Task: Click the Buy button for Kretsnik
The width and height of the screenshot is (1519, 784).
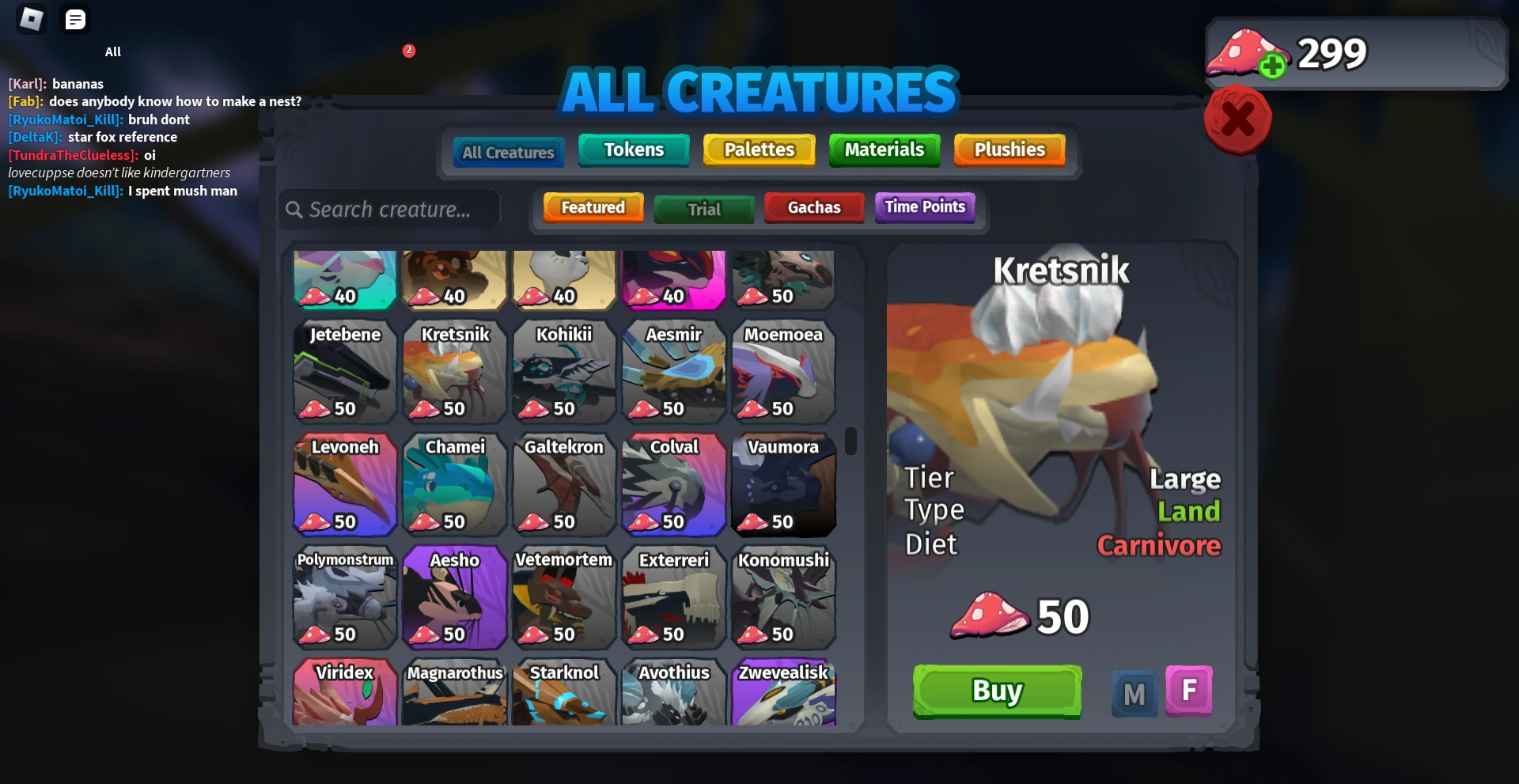Action: [x=996, y=691]
